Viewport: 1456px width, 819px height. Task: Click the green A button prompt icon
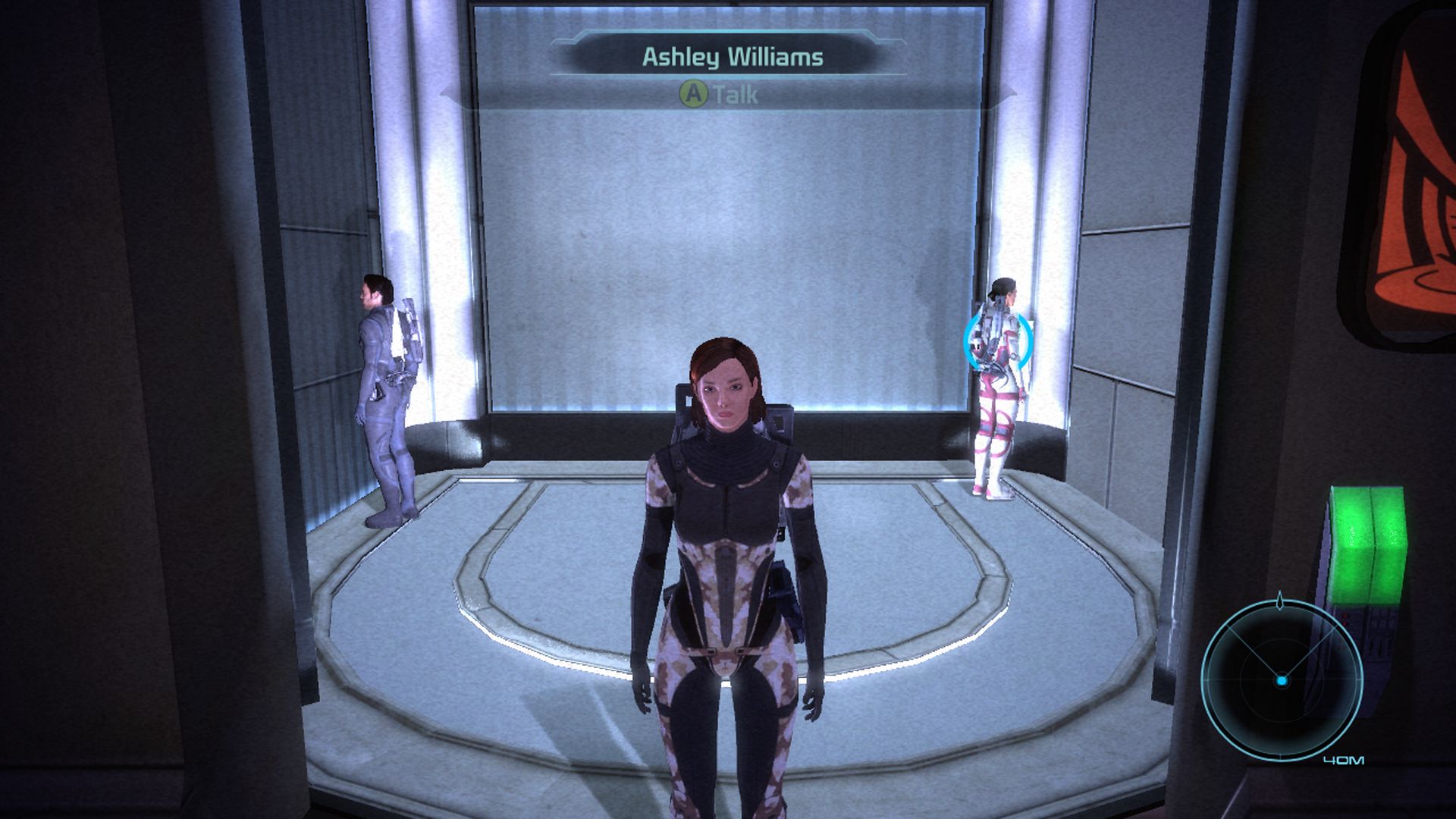692,93
